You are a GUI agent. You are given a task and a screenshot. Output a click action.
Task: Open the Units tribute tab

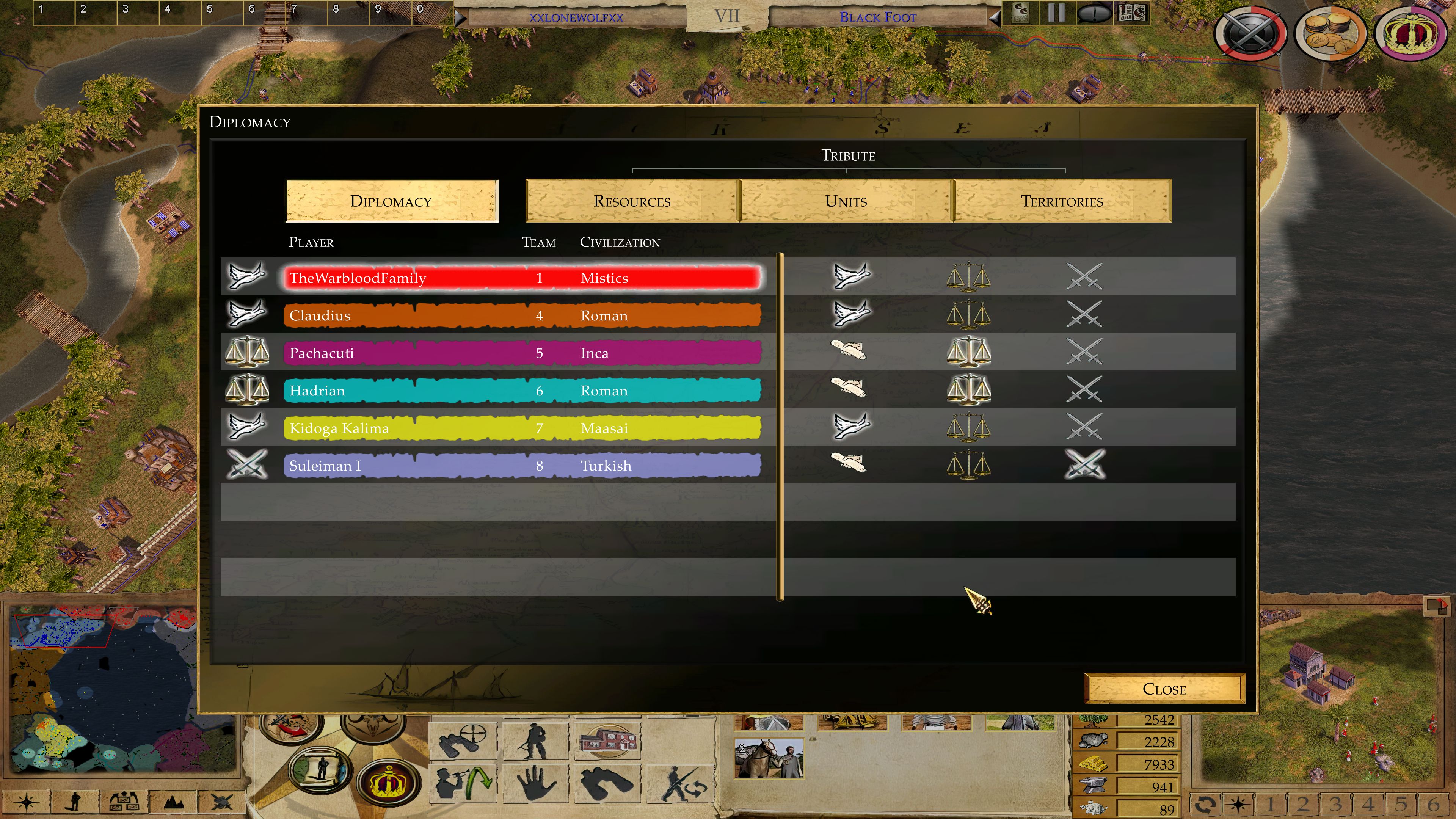(x=846, y=201)
